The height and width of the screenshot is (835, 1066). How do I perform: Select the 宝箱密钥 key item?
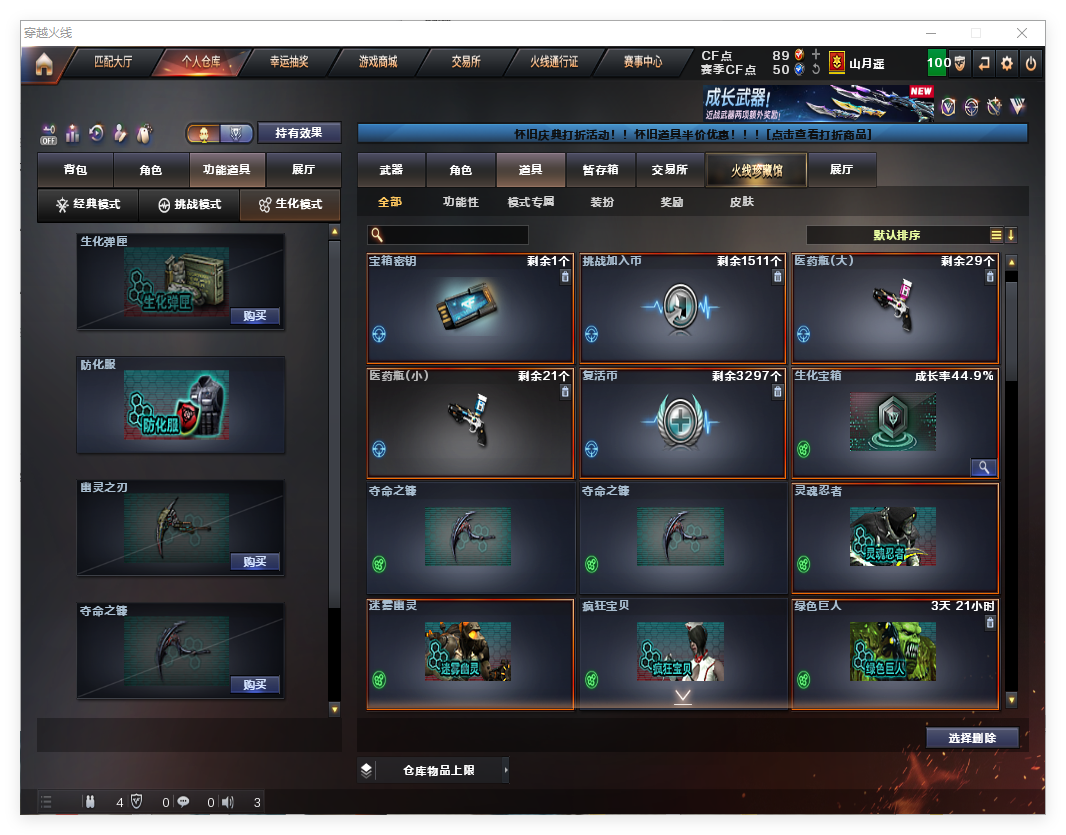coord(470,308)
